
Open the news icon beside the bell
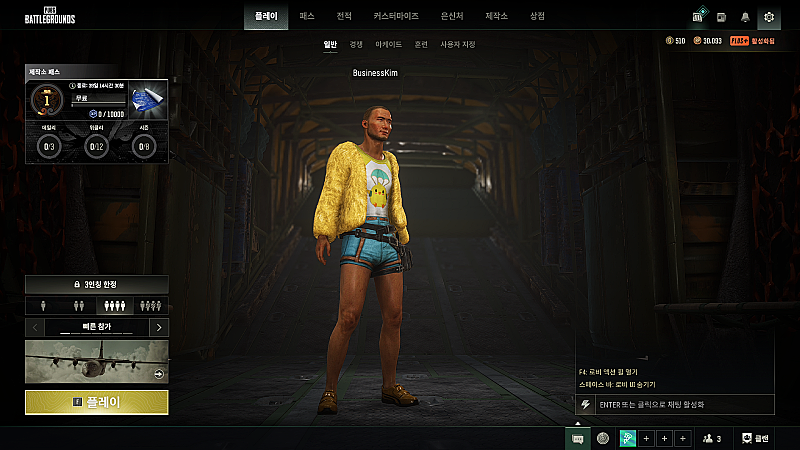(x=721, y=17)
